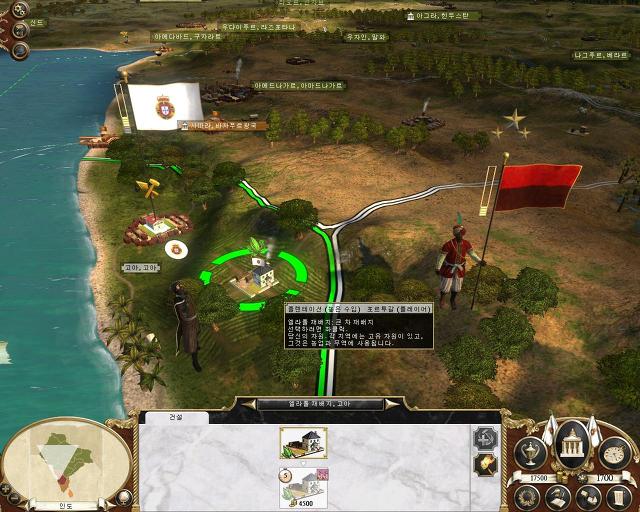Click the hammer repair button

click(485, 436)
